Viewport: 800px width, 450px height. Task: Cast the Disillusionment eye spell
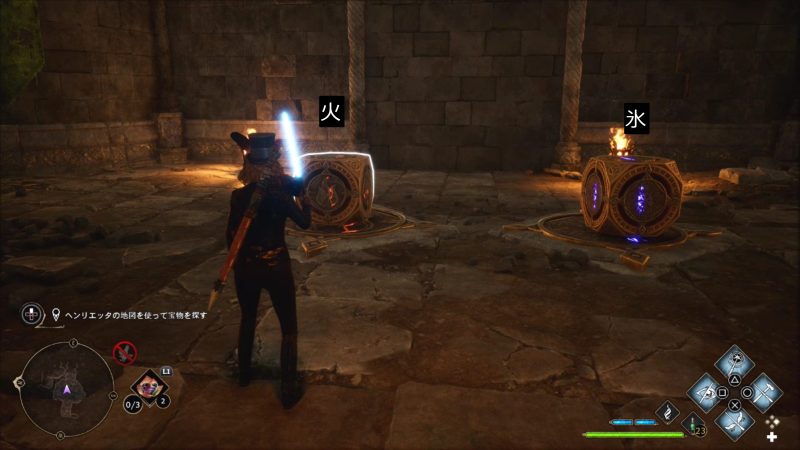pyautogui.click(x=707, y=391)
